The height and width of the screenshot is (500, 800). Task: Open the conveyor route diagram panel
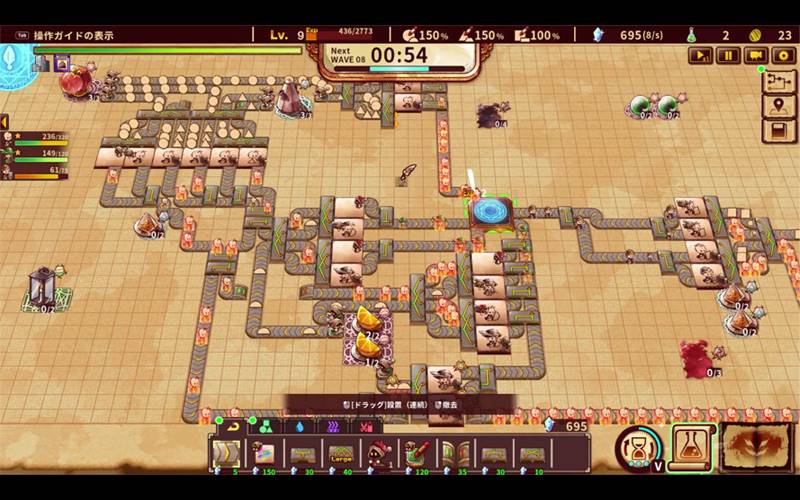click(x=778, y=81)
